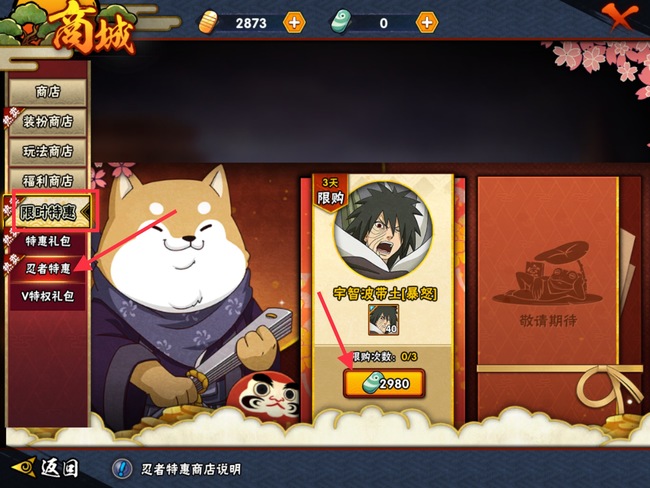Add more gold coins with the plus button

point(293,22)
